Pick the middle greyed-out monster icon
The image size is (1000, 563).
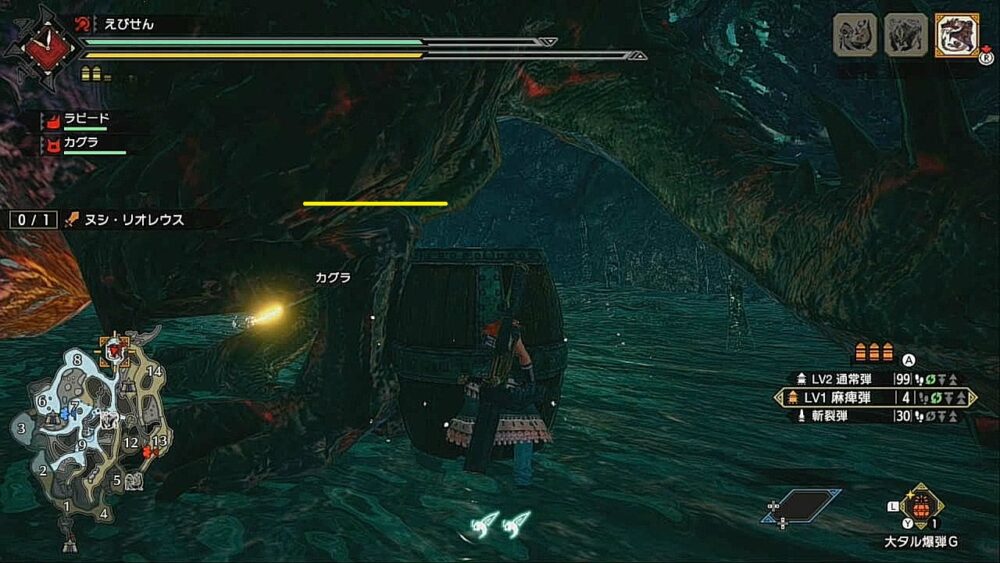click(905, 35)
